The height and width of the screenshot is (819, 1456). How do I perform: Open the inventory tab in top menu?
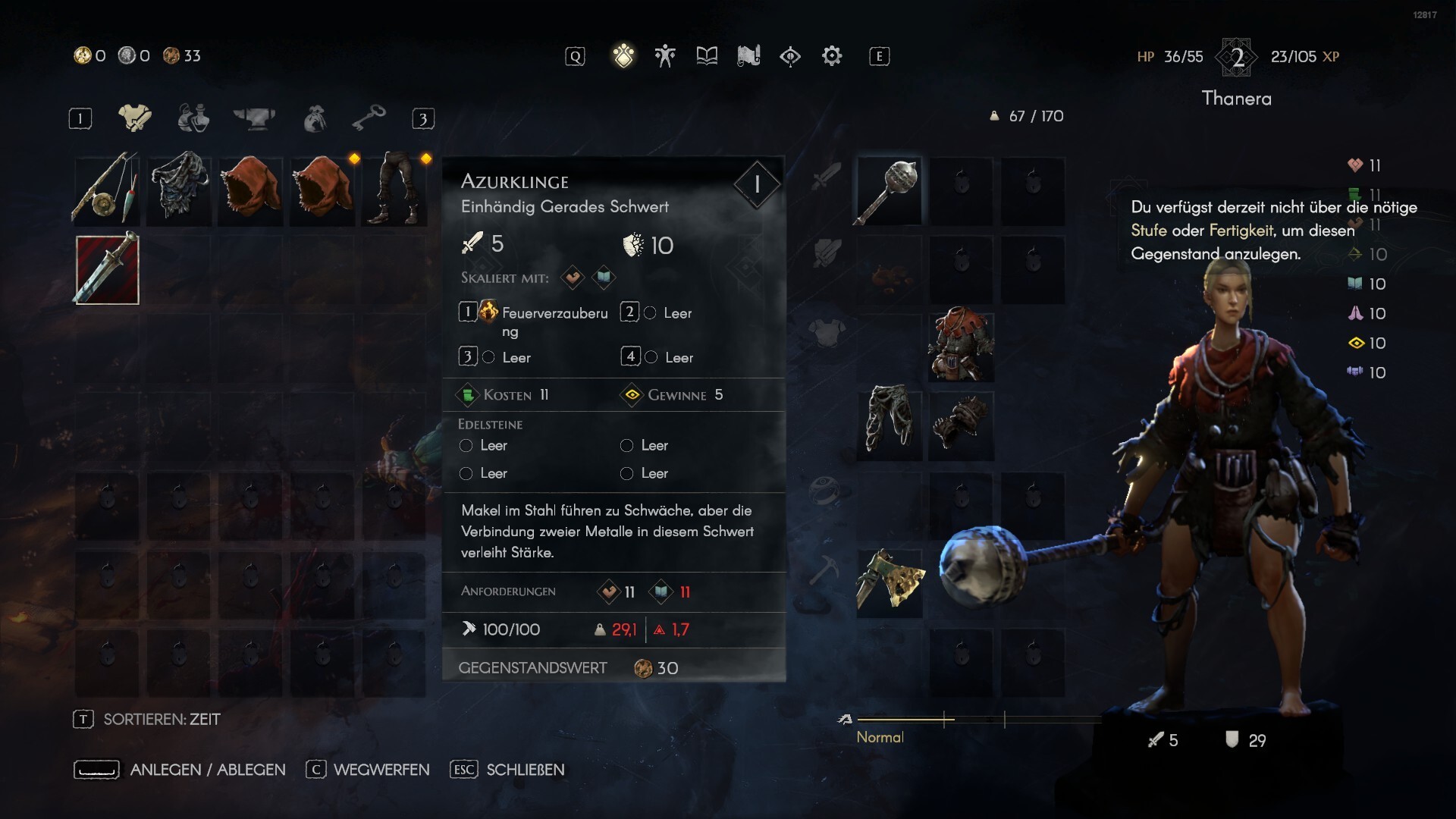click(x=623, y=56)
